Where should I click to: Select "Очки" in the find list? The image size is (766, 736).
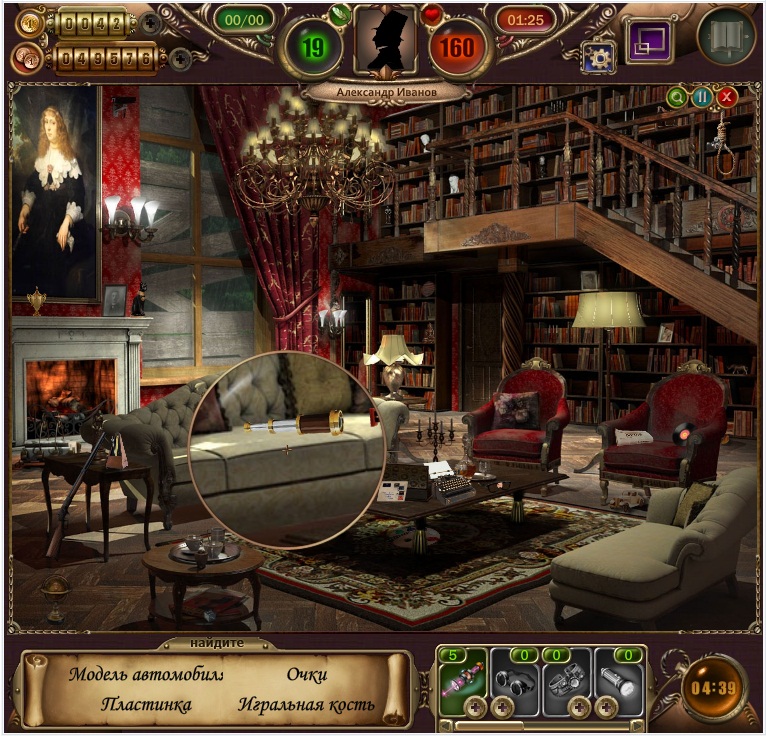[x=307, y=674]
